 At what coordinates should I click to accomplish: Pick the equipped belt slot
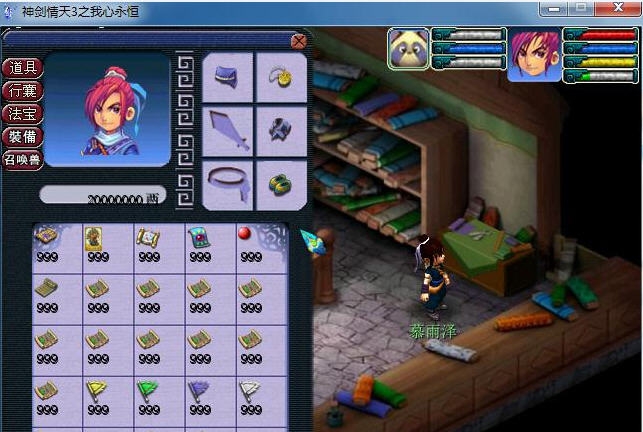(228, 184)
